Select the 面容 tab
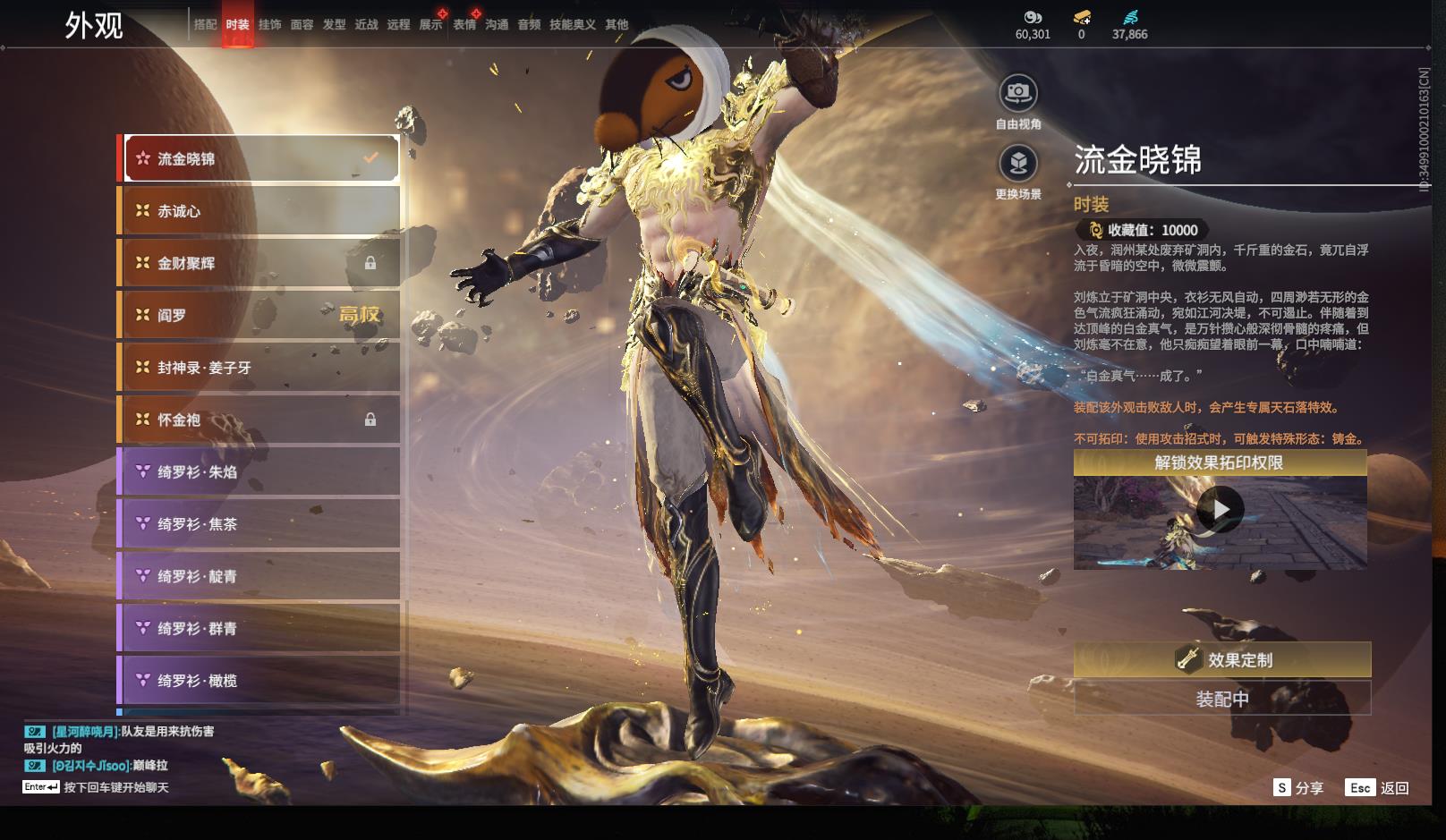 [x=302, y=25]
